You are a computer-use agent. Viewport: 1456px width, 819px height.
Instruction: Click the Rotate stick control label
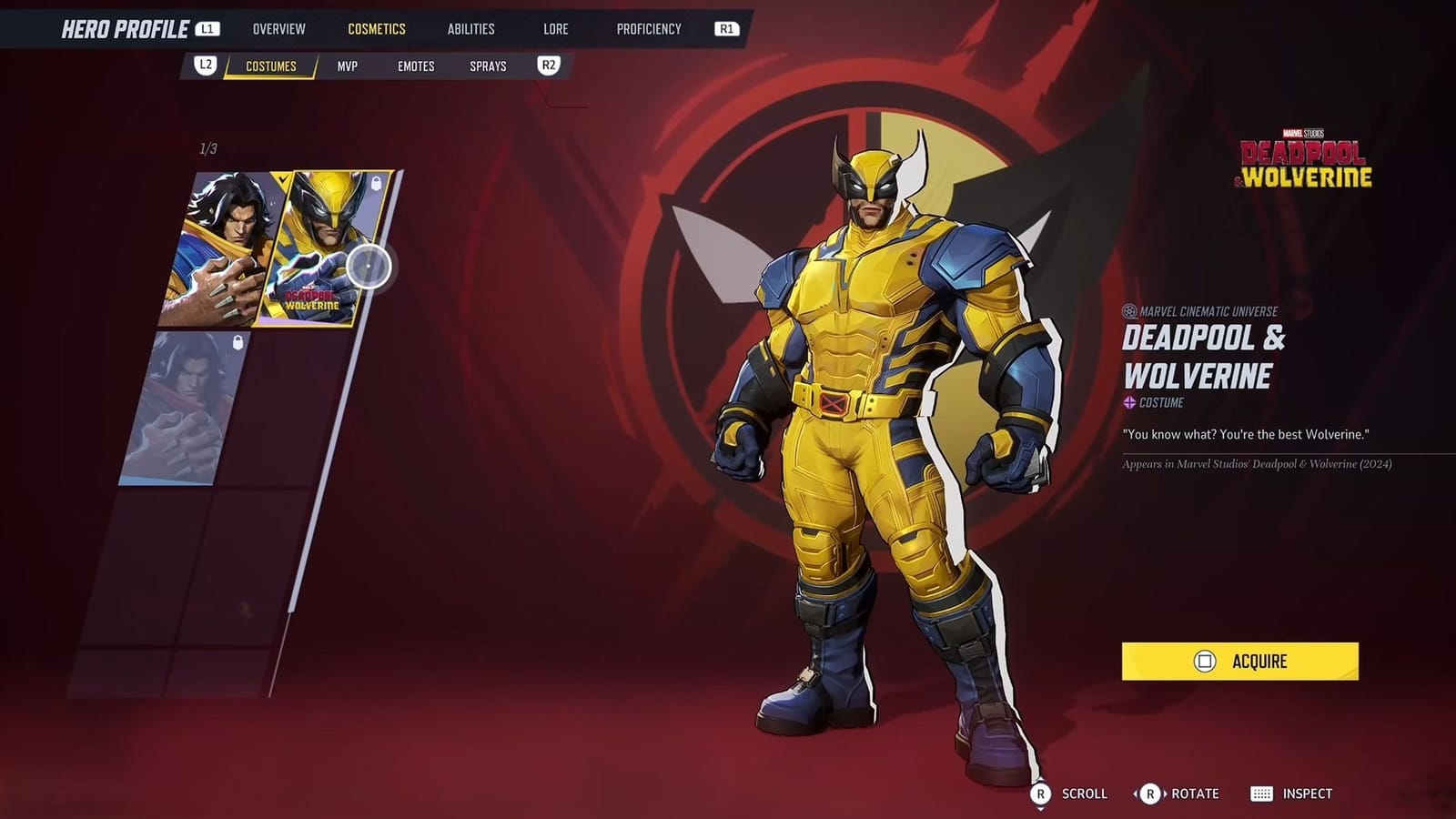(1180, 793)
